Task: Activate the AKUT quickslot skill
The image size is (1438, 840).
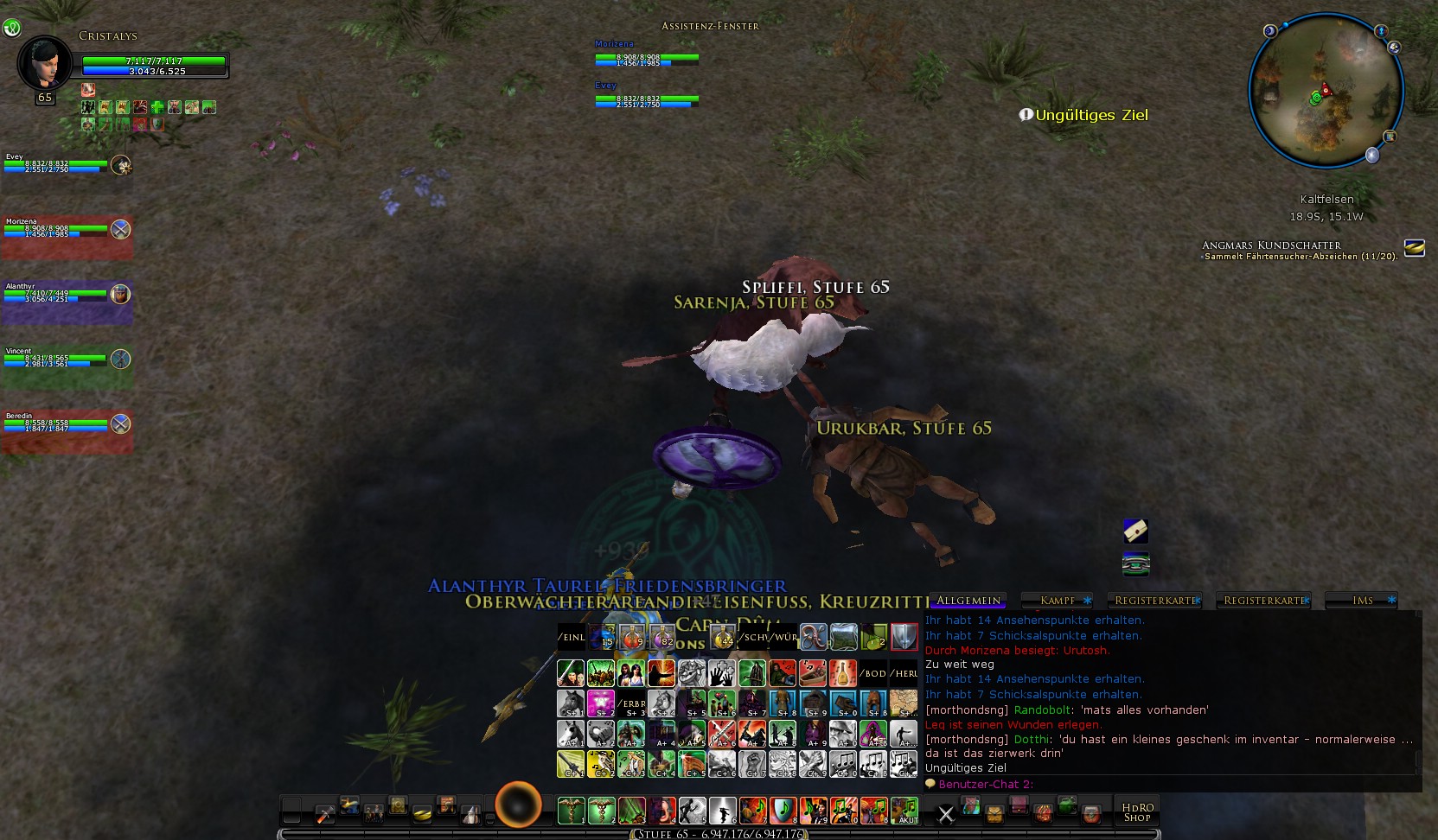Action: coord(904,811)
